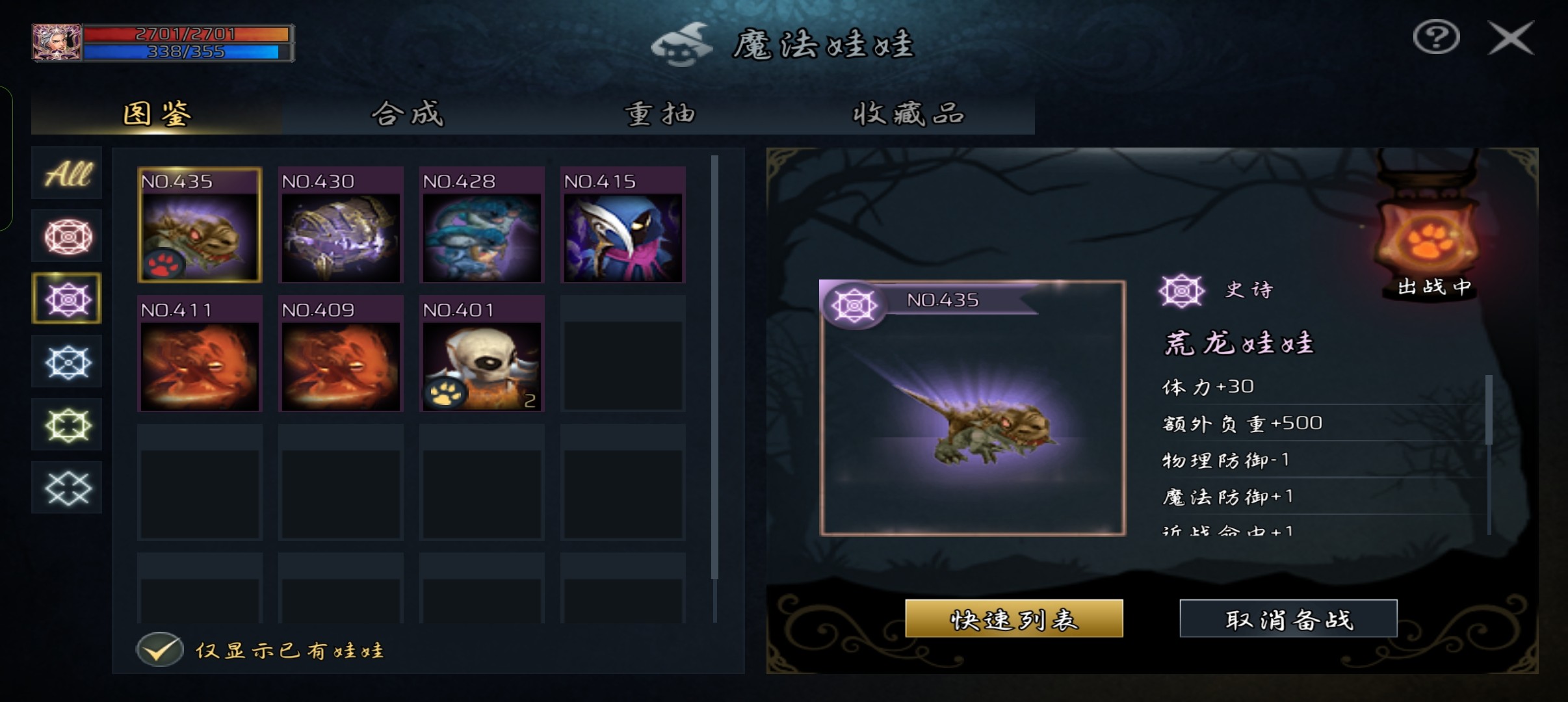The height and width of the screenshot is (702, 1568).
Task: Close the Magic Doll window
Action: coord(1511,39)
